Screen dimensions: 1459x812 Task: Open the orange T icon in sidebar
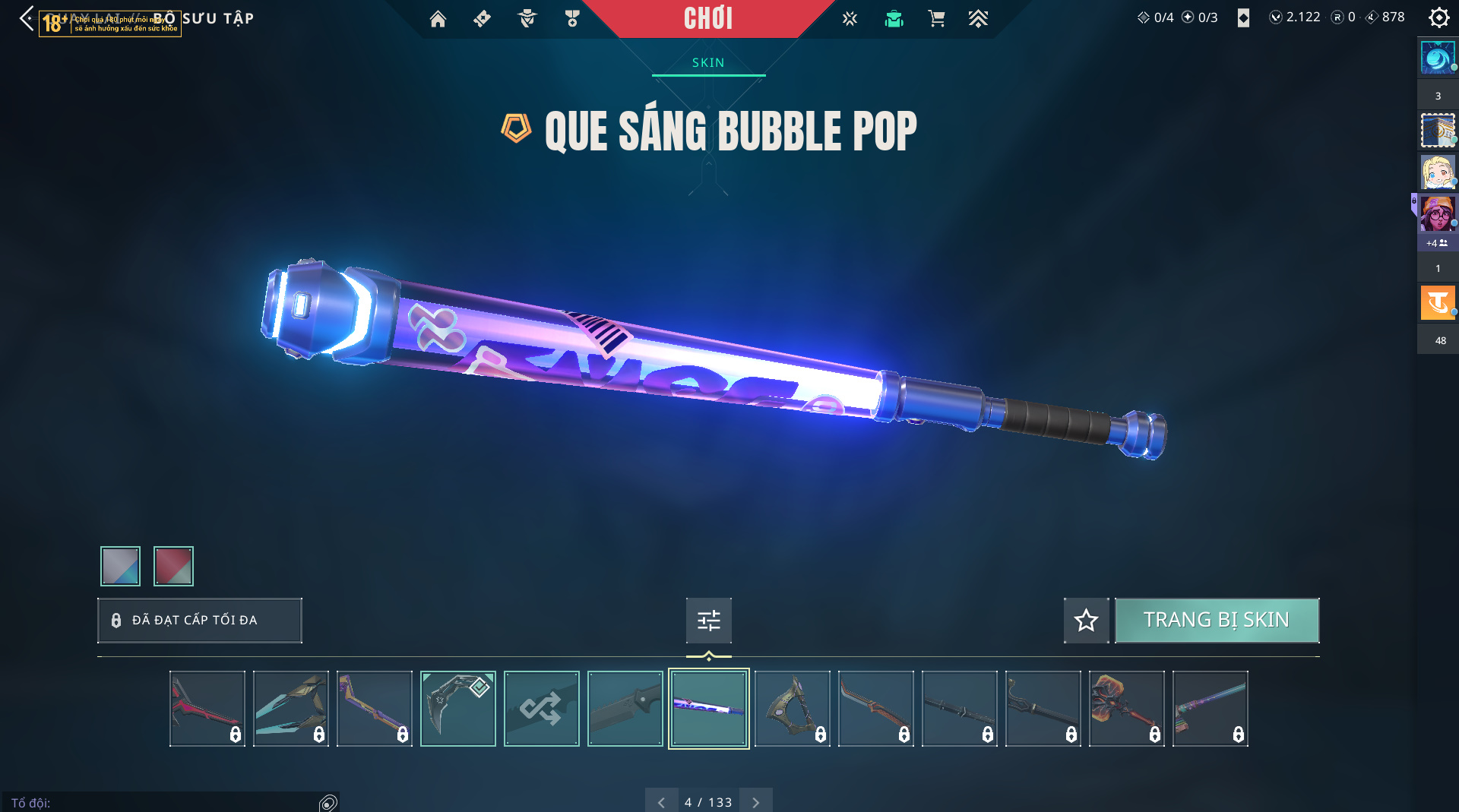pyautogui.click(x=1437, y=303)
